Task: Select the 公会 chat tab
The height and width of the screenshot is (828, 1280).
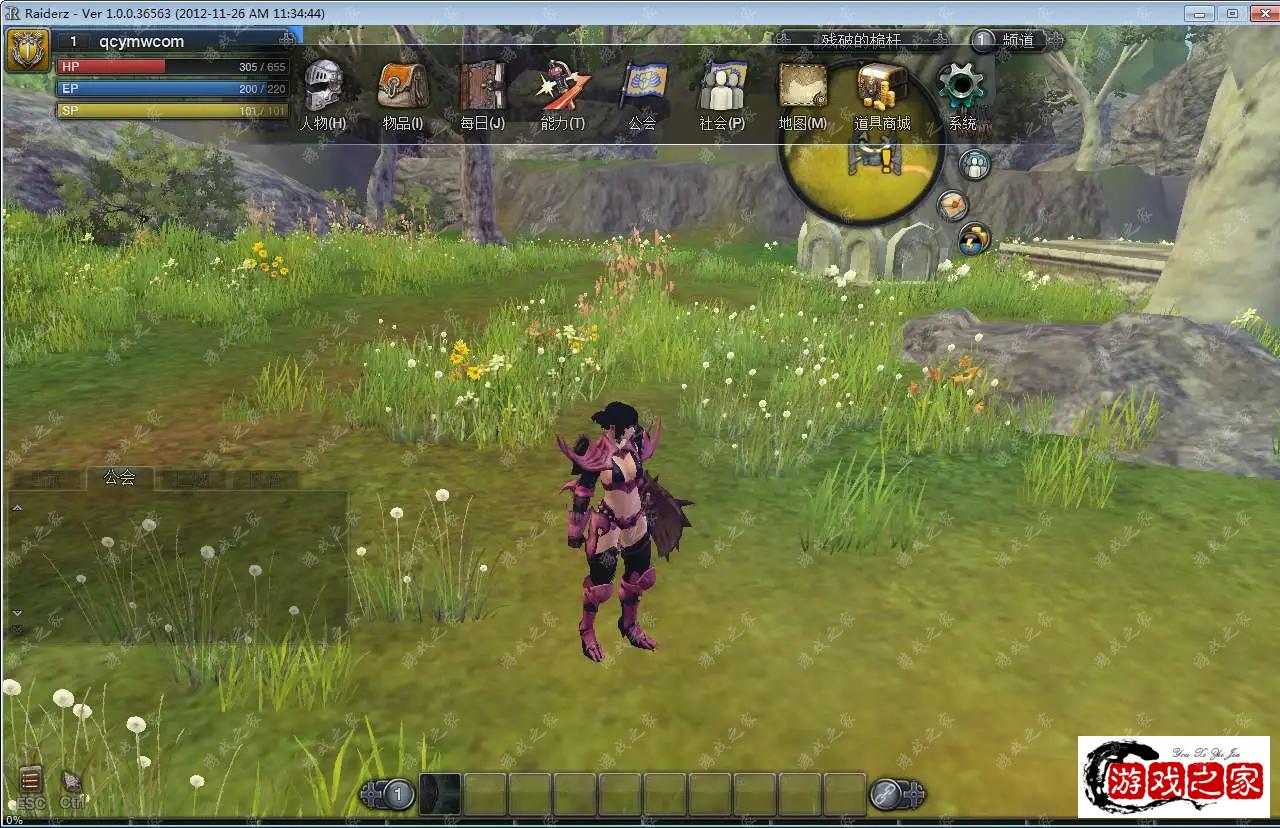Action: point(119,478)
